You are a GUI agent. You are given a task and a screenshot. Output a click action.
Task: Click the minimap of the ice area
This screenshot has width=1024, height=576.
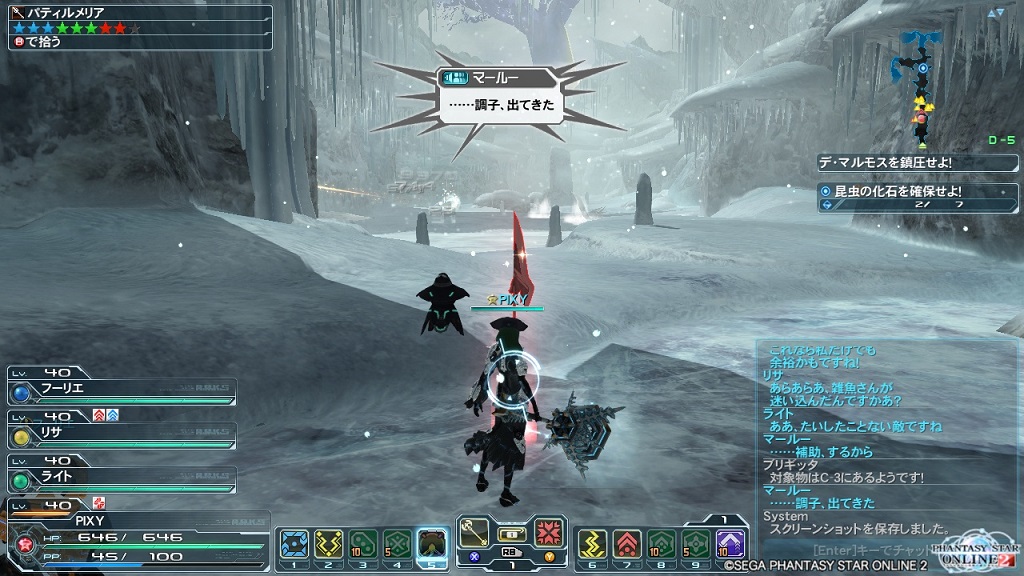point(921,80)
